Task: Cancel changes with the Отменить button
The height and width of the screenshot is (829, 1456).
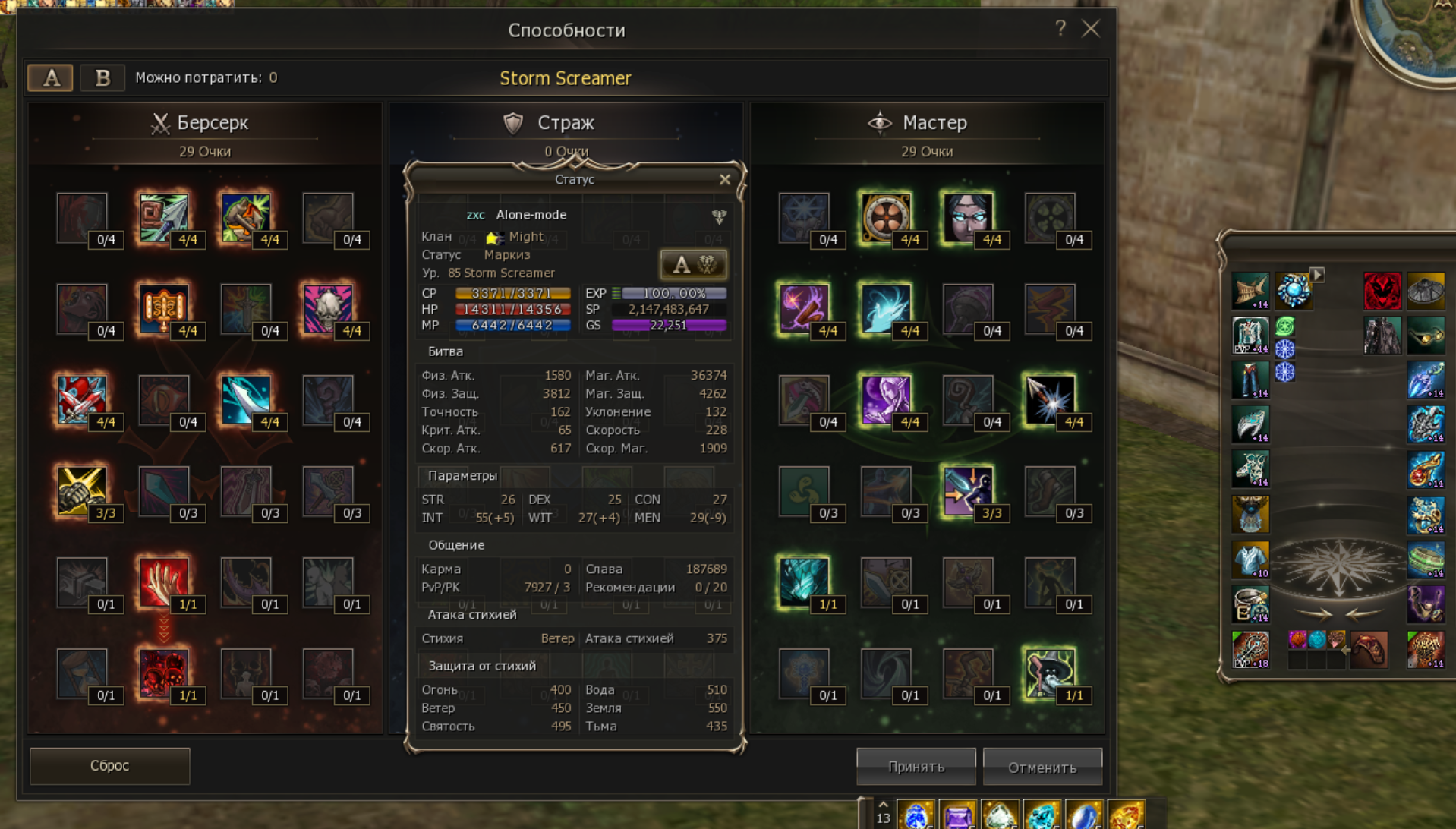Action: [x=1042, y=768]
